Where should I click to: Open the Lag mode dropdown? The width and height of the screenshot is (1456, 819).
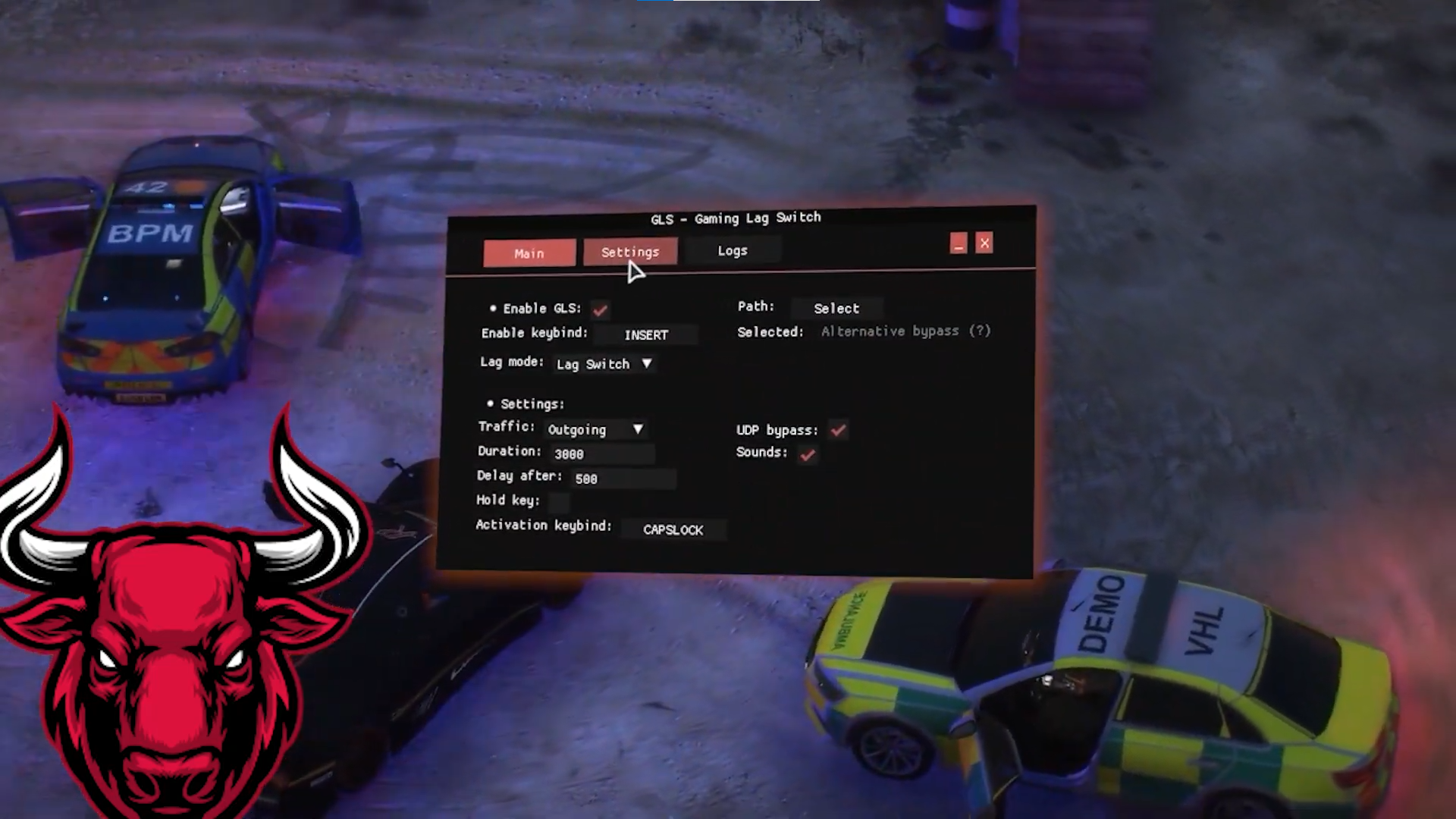pos(604,364)
